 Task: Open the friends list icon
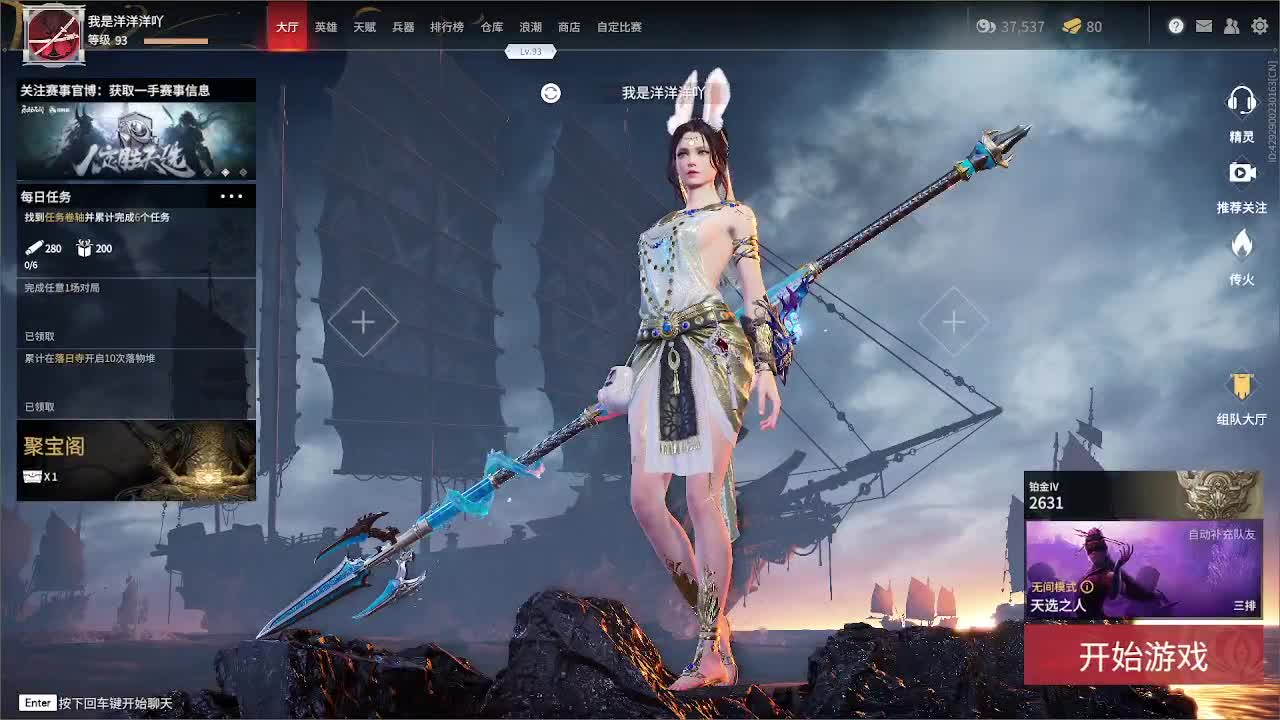[1232, 26]
